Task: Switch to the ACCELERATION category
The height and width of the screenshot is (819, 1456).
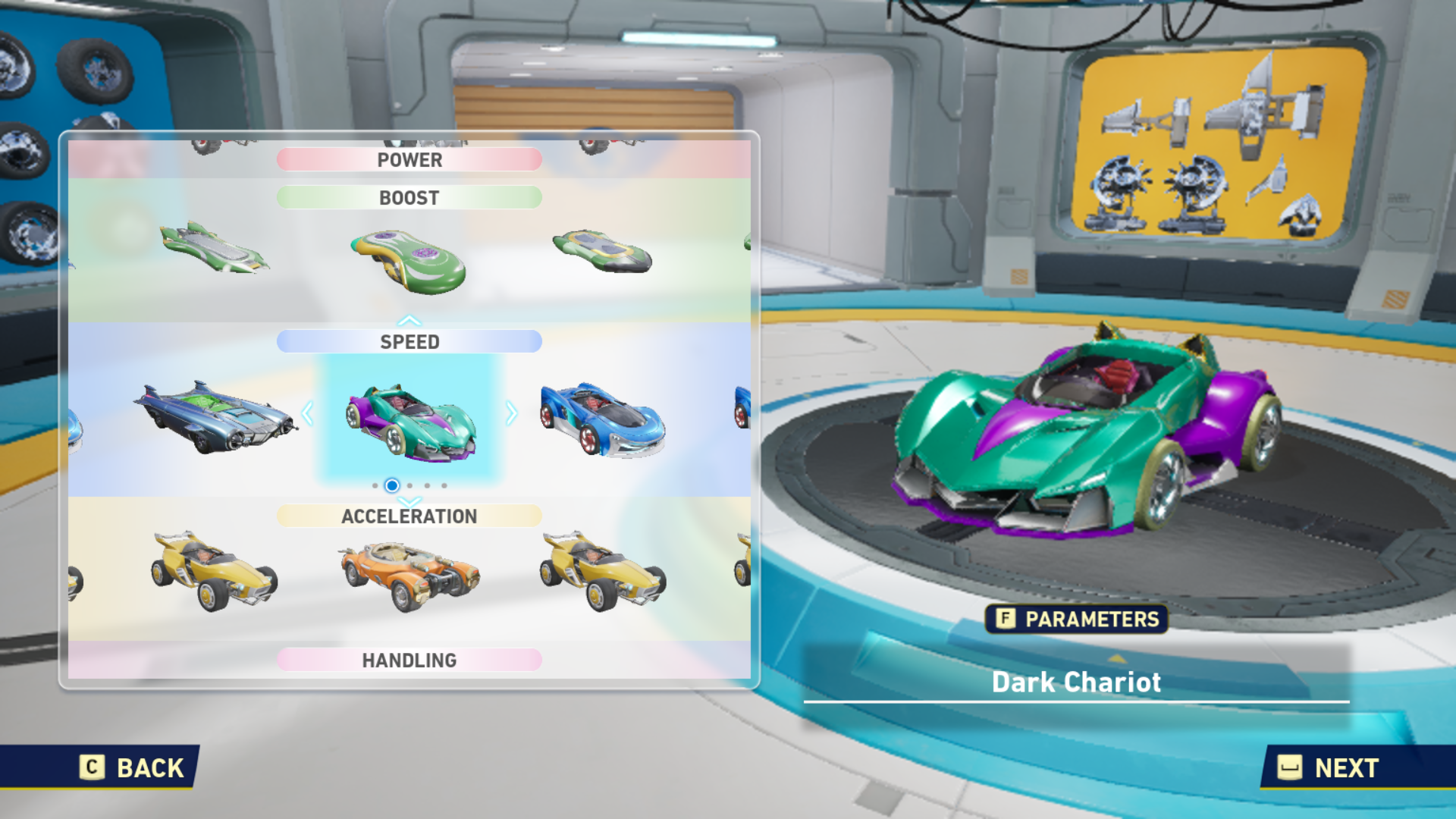Action: [409, 516]
